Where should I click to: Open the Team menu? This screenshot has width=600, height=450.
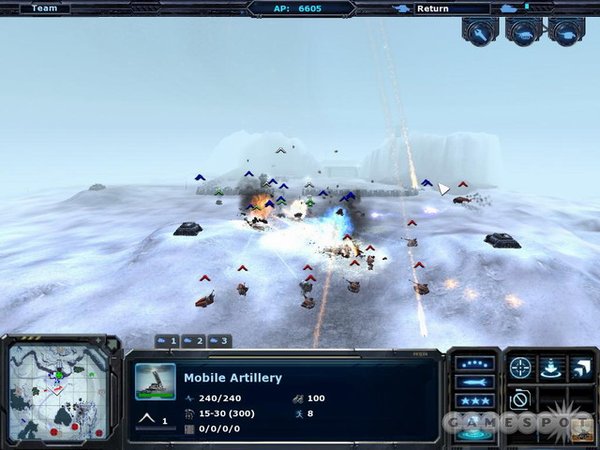[43, 8]
